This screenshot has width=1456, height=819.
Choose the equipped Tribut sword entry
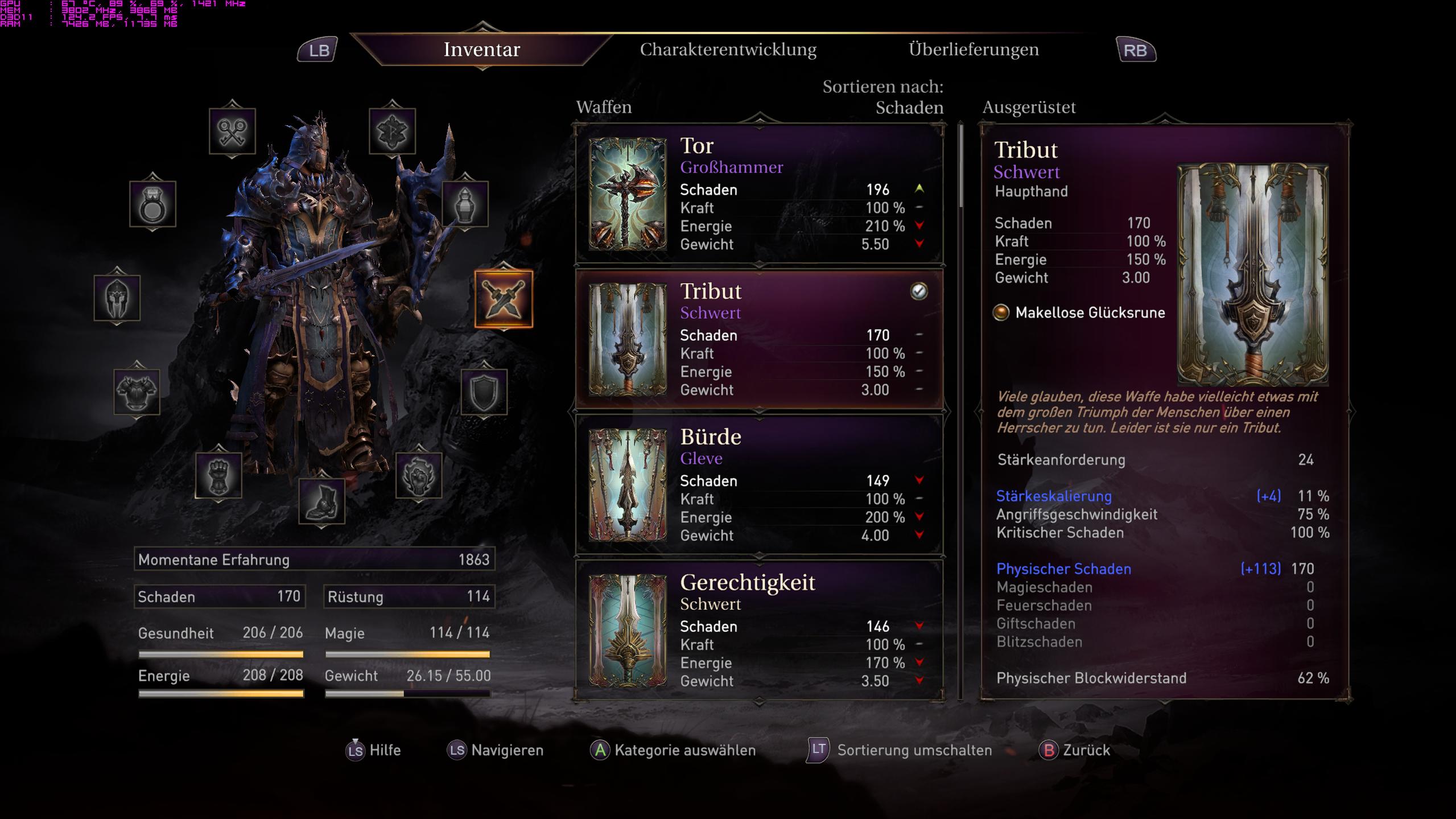[x=759, y=340]
